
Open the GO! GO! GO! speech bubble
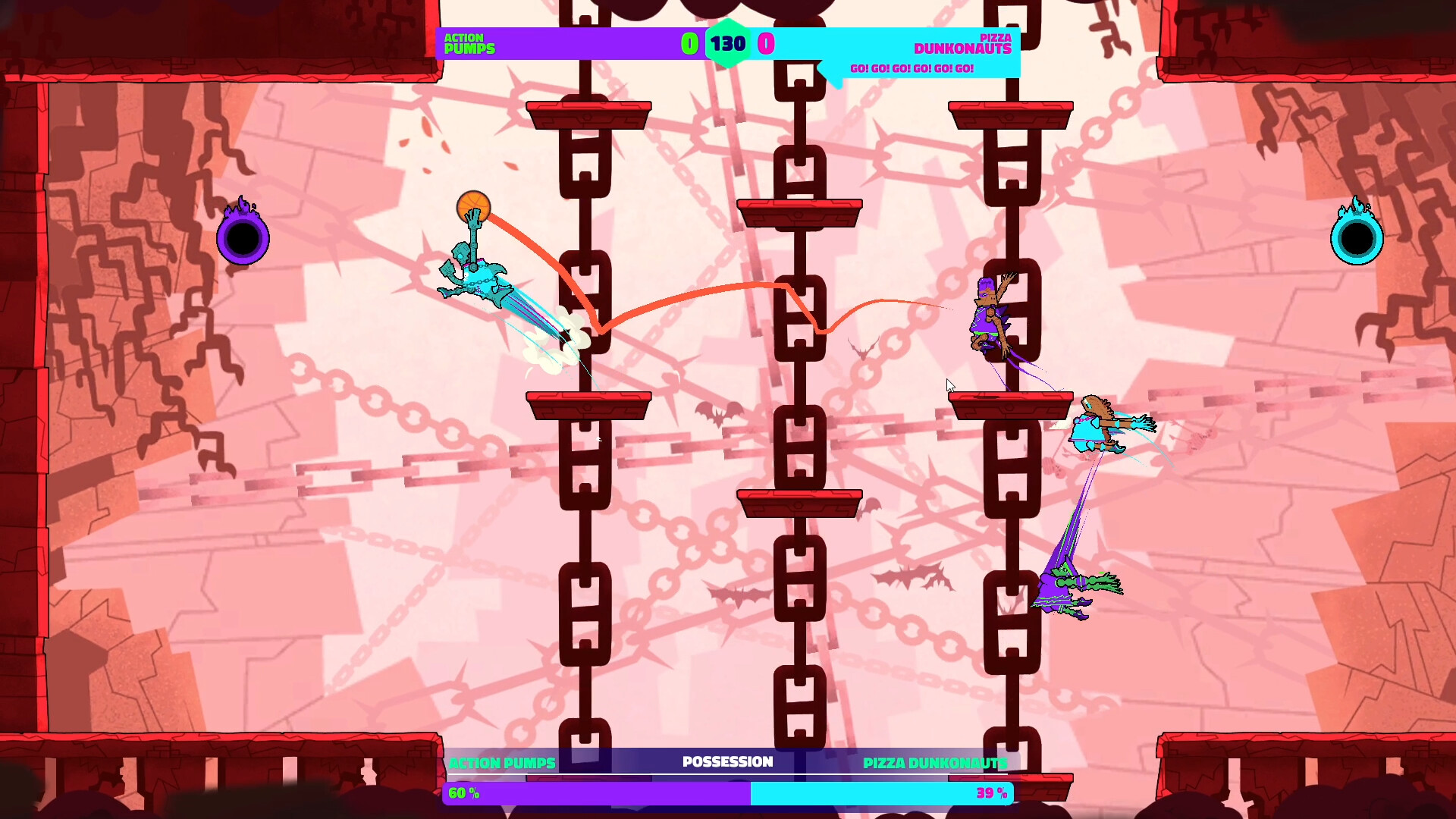coord(910,67)
